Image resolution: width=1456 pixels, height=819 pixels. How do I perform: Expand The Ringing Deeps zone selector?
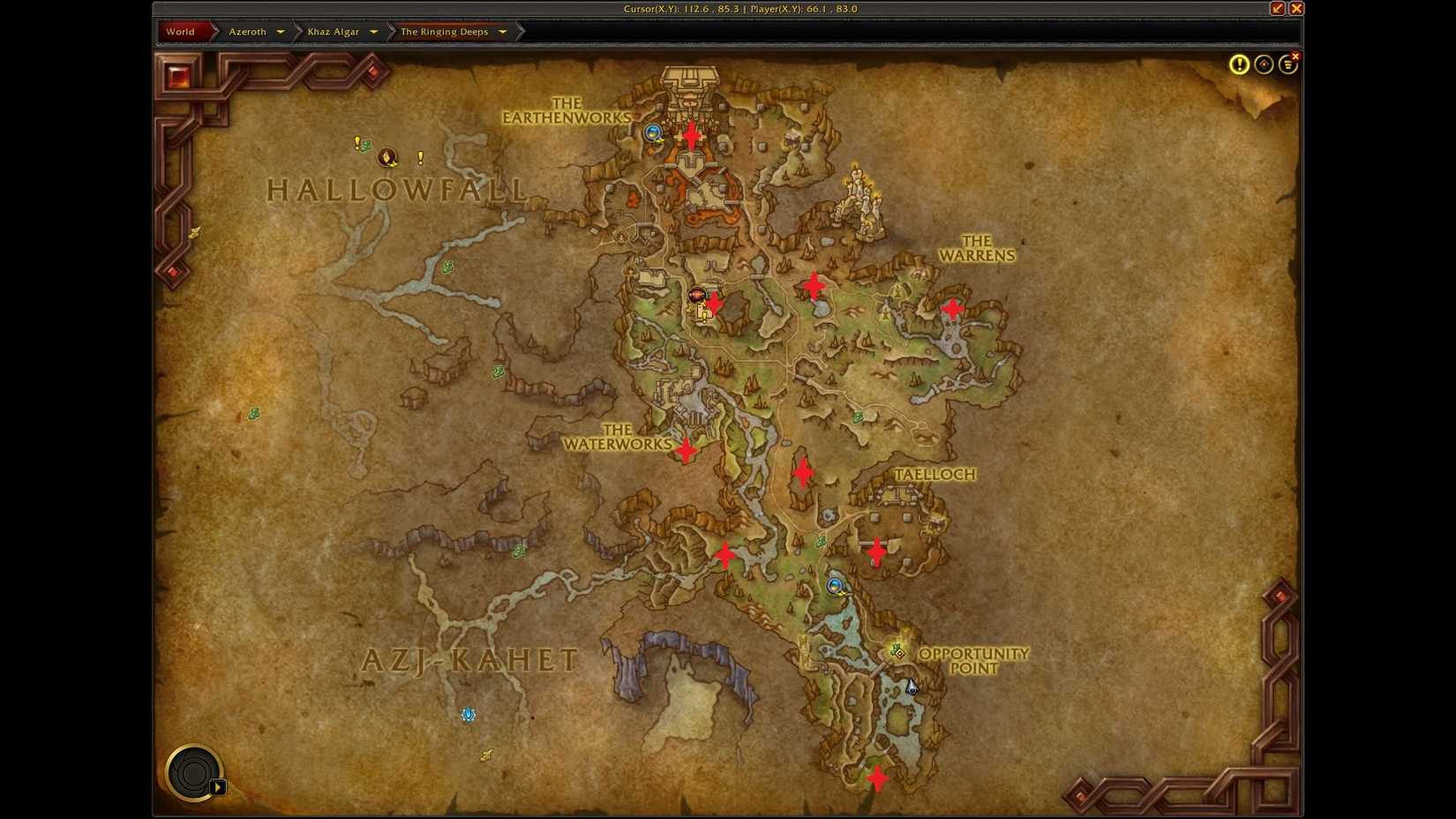click(502, 31)
